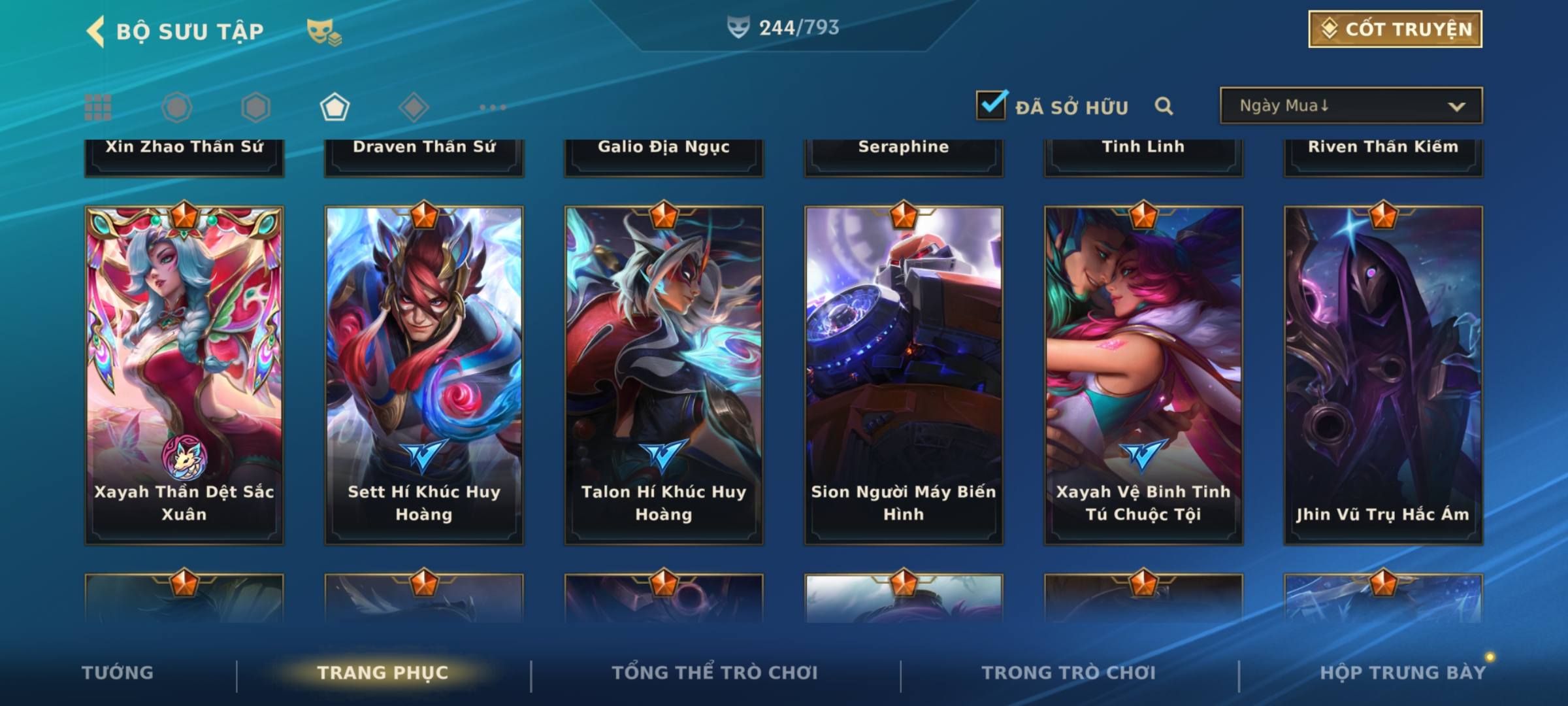Switch to Tổng Thể Trò Chơi tab

[x=715, y=673]
